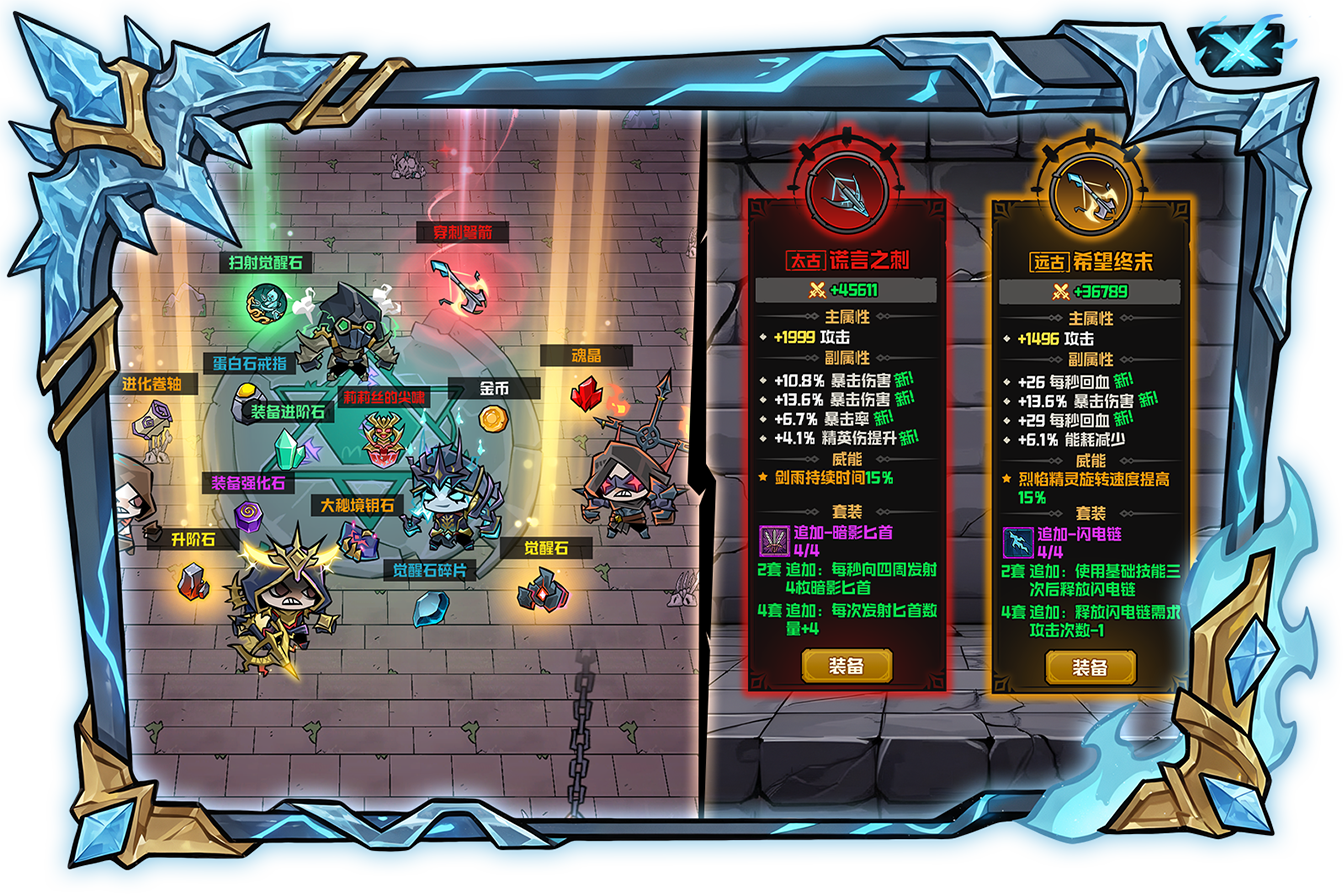Image resolution: width=1343 pixels, height=894 pixels.
Task: Inspect the 暗影匕首 set bonus icon
Action: pyautogui.click(x=773, y=541)
